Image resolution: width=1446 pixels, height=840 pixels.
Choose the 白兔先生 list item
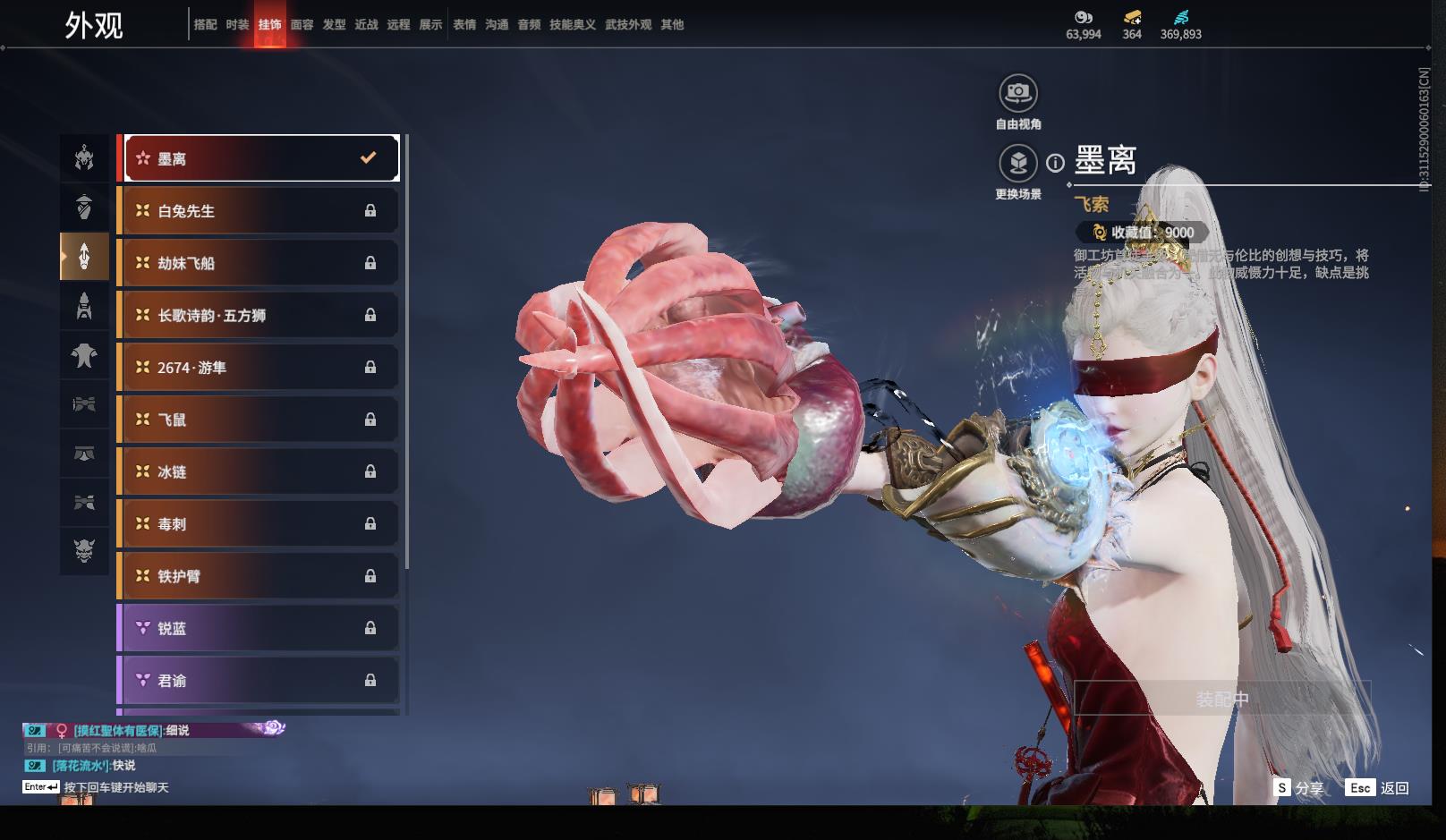click(260, 211)
